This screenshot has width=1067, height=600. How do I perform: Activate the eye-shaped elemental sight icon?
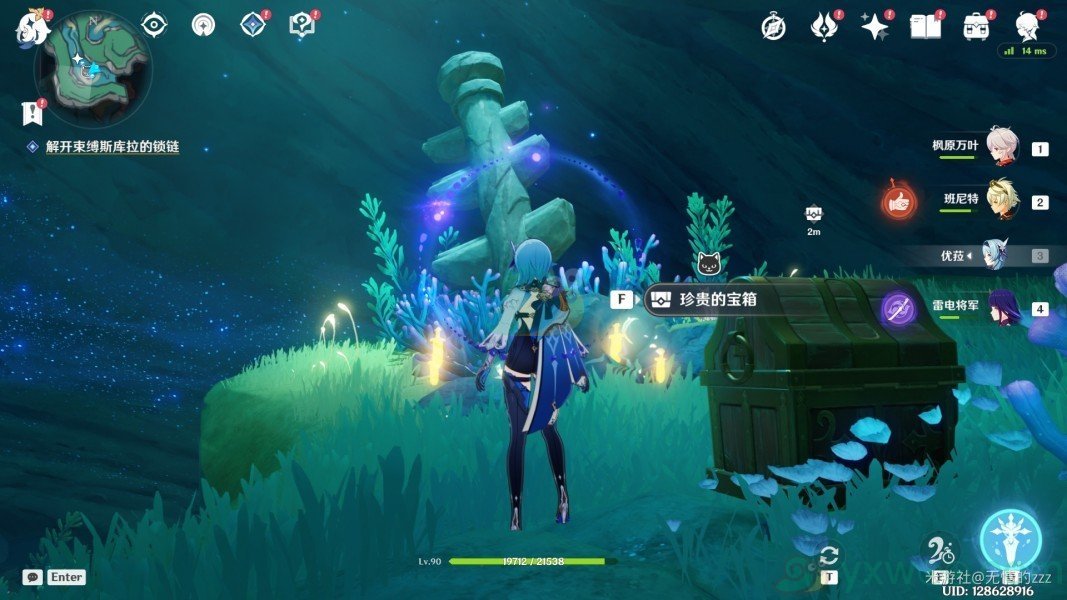(153, 24)
